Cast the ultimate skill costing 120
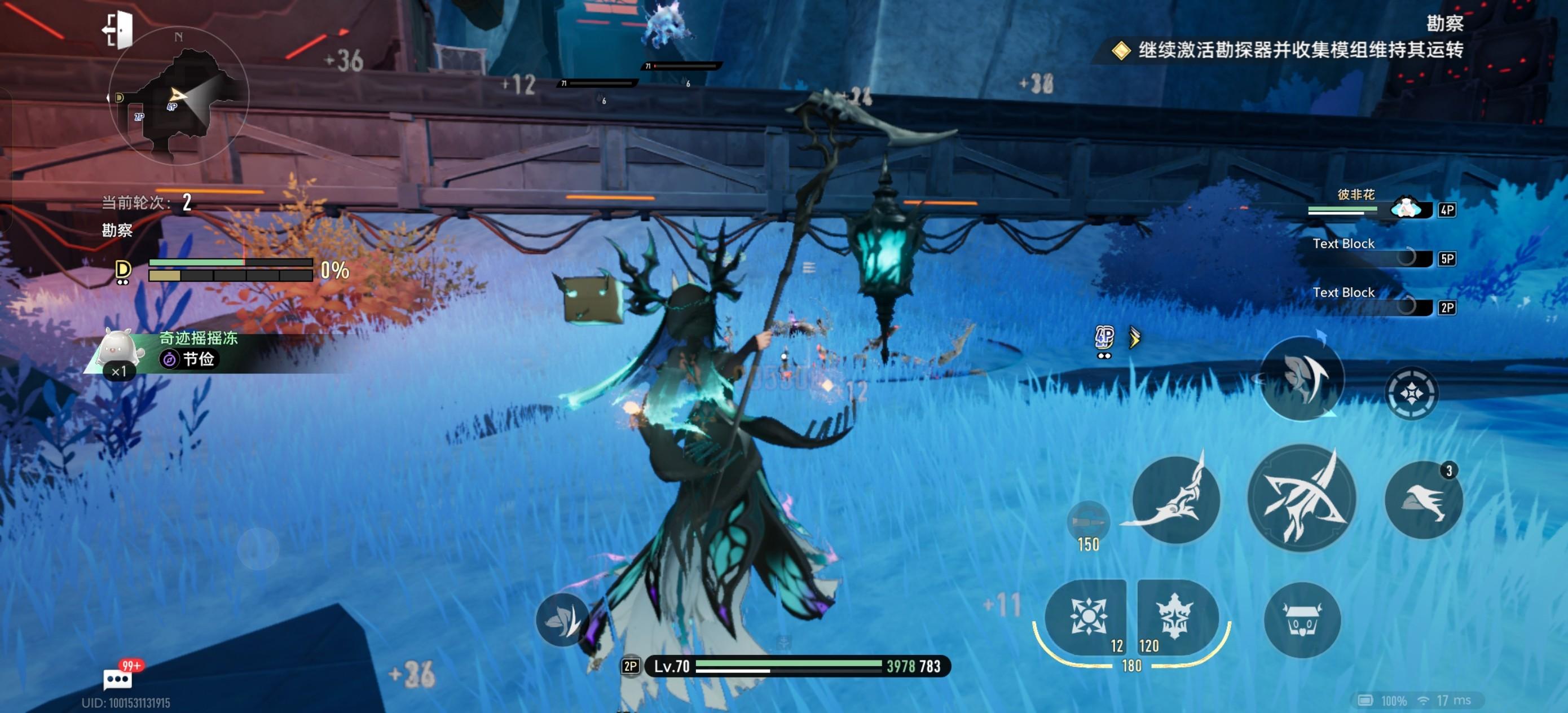Screen dimensions: 1568x713 click(1176, 617)
